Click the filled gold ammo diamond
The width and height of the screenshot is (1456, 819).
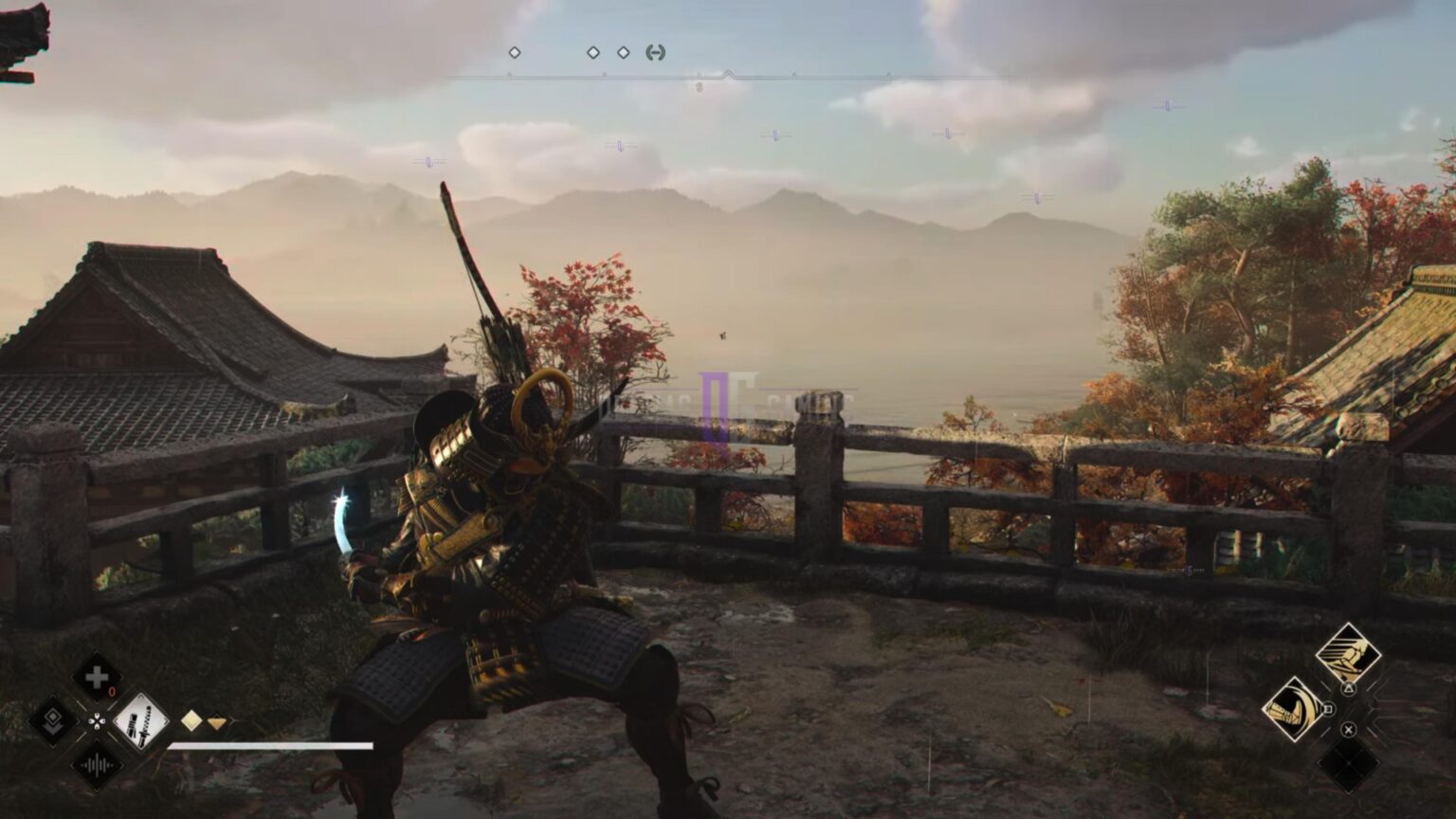tap(191, 721)
